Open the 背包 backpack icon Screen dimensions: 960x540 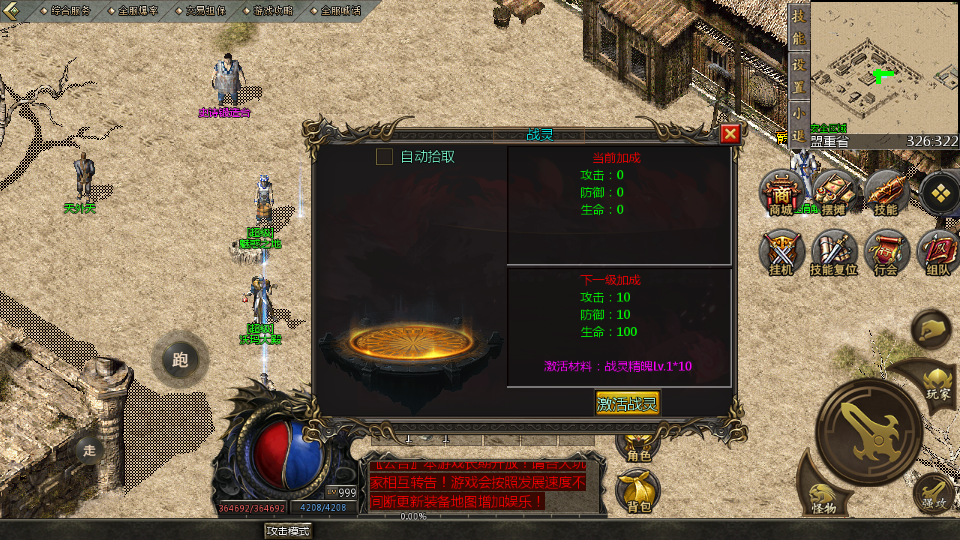[638, 492]
